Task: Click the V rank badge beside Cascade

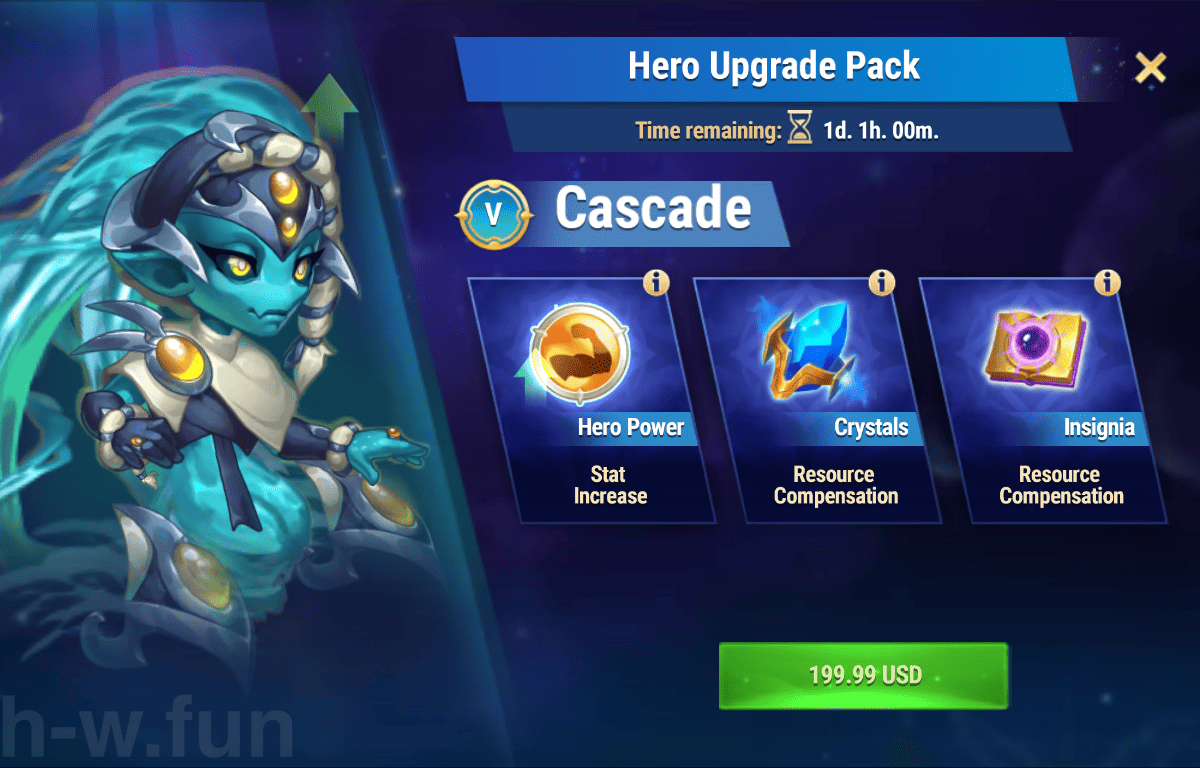Action: click(x=493, y=214)
